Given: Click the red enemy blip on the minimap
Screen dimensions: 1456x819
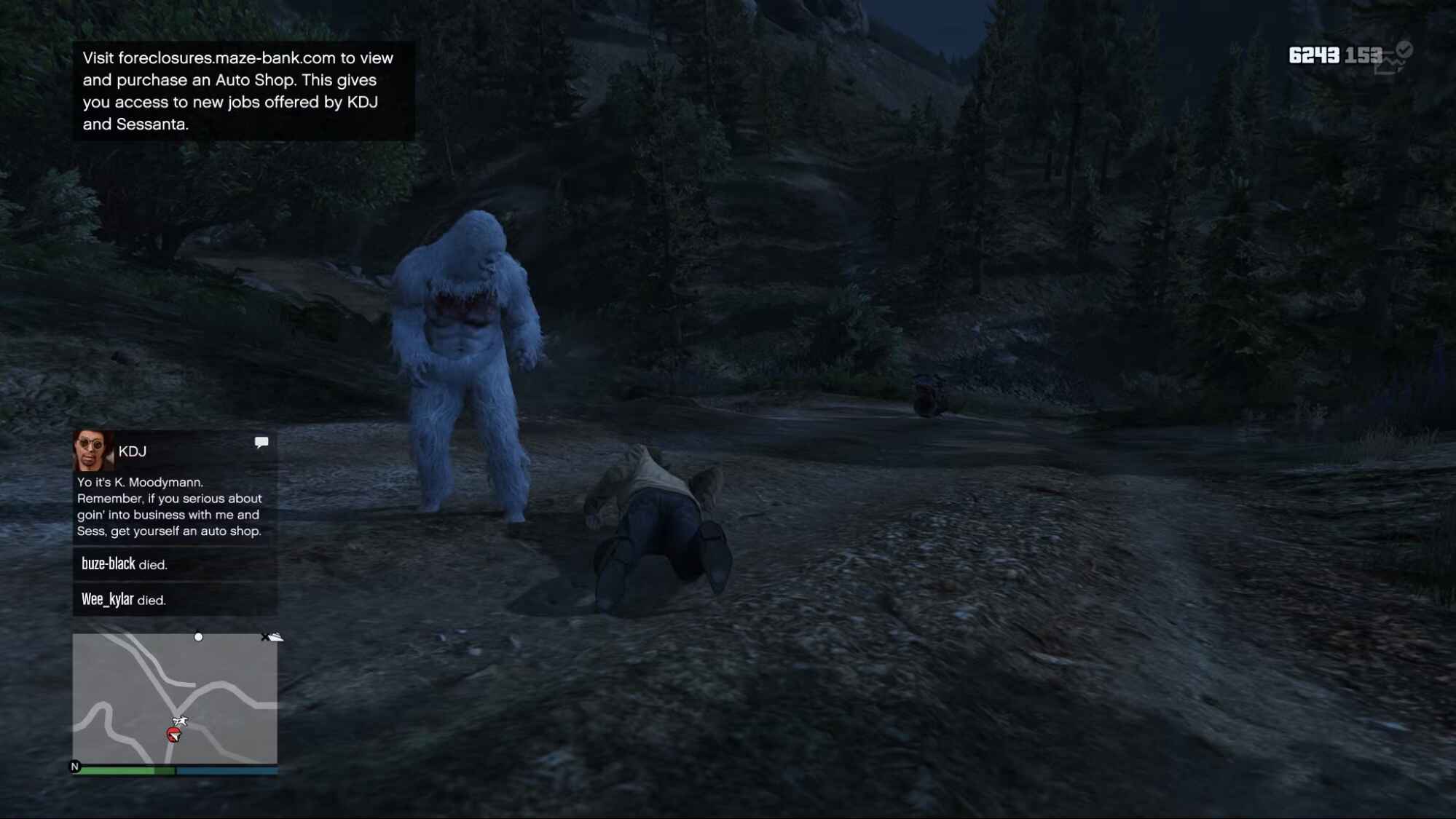Looking at the screenshot, I should point(175,735).
